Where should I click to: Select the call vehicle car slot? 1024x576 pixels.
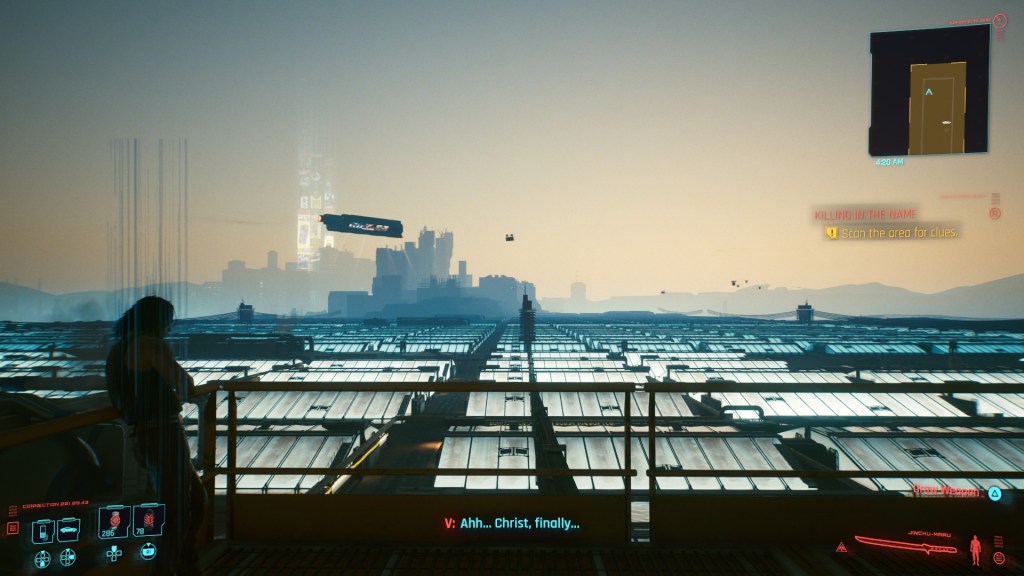(x=68, y=530)
